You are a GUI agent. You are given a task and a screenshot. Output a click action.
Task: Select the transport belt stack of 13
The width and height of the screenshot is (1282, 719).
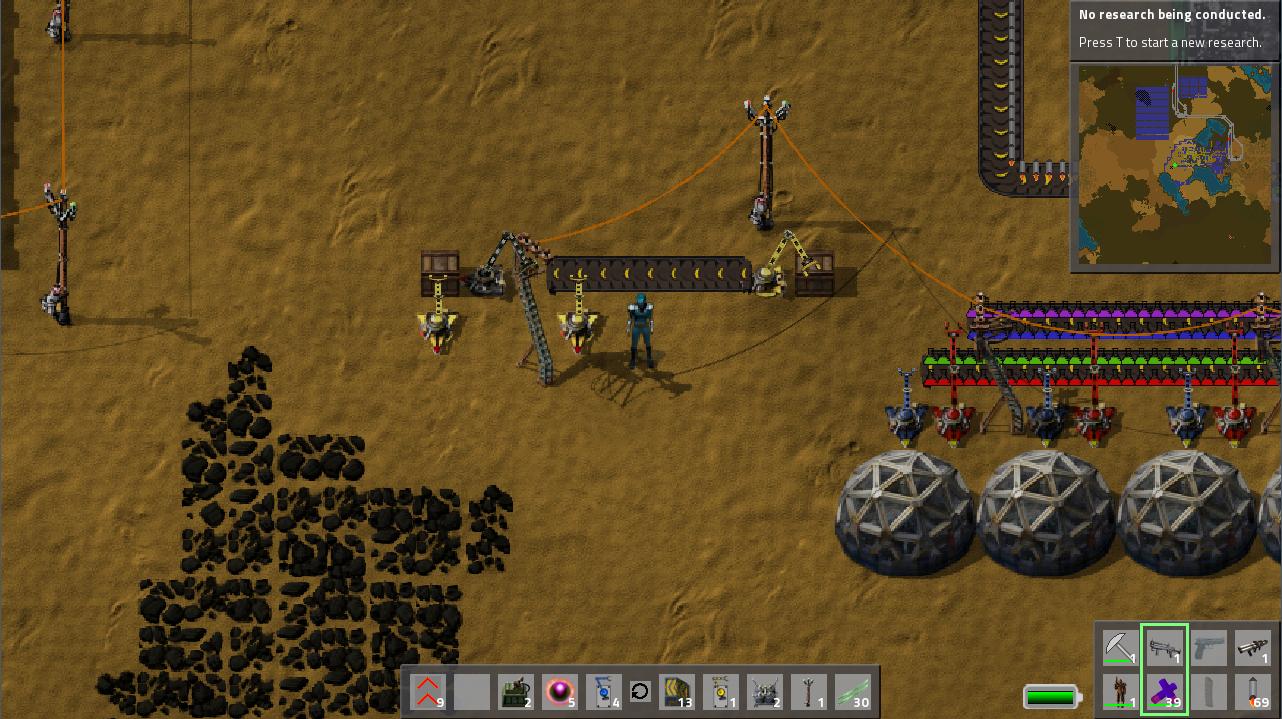(x=678, y=691)
